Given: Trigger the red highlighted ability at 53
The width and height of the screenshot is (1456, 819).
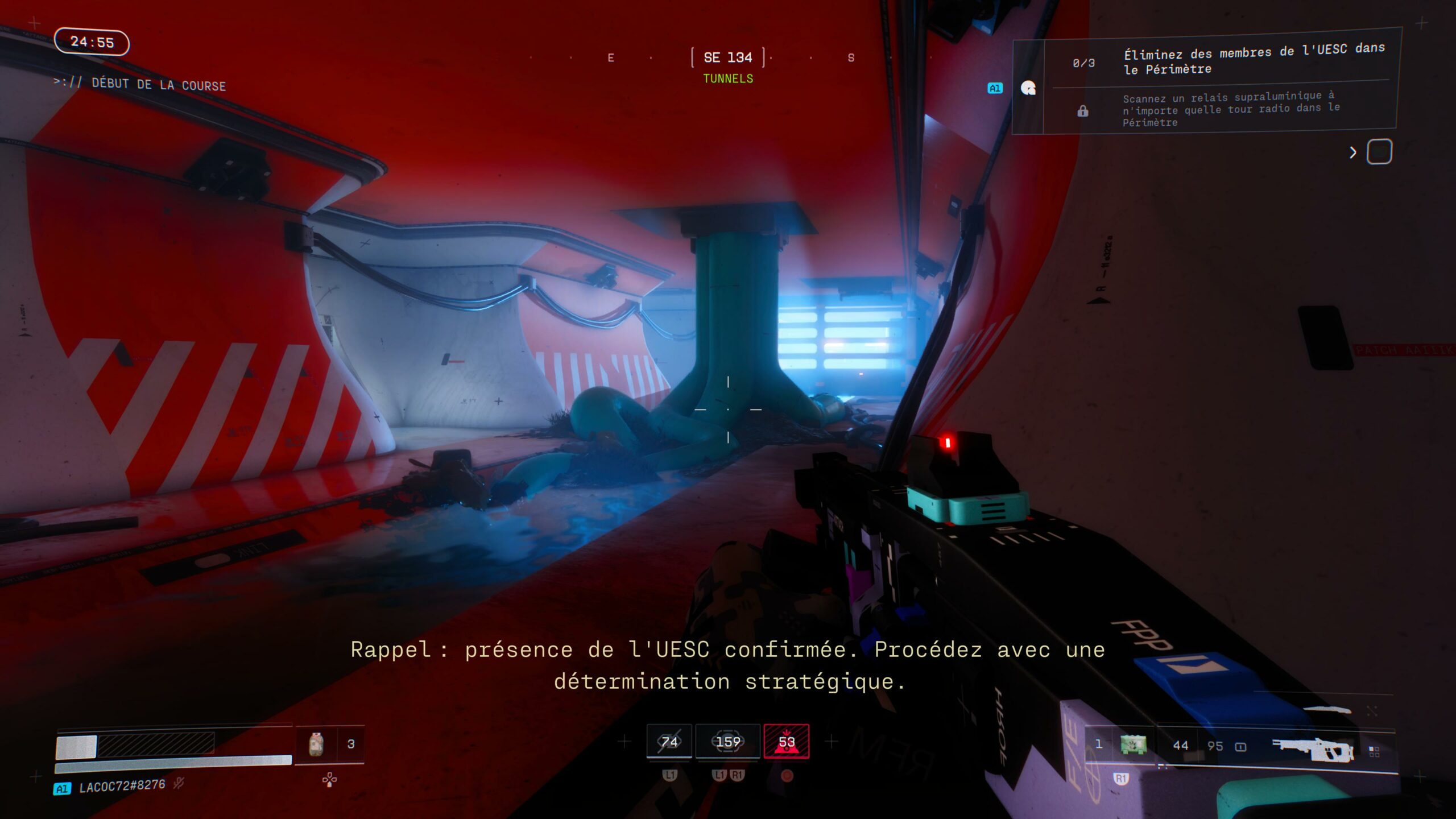Looking at the screenshot, I should [x=787, y=742].
